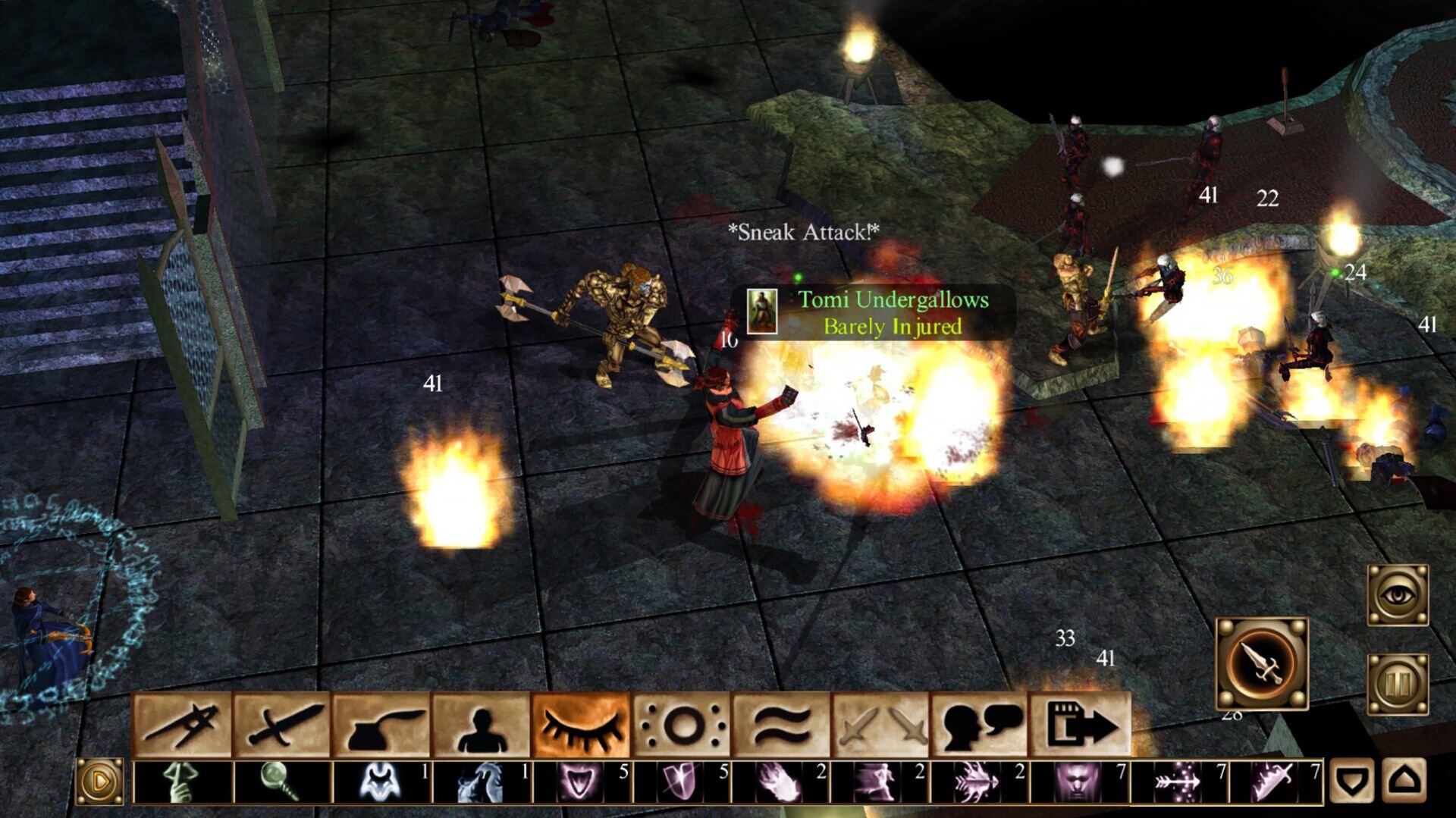Click the wavy lines toolbar button
The width and height of the screenshot is (1456, 818).
click(781, 725)
